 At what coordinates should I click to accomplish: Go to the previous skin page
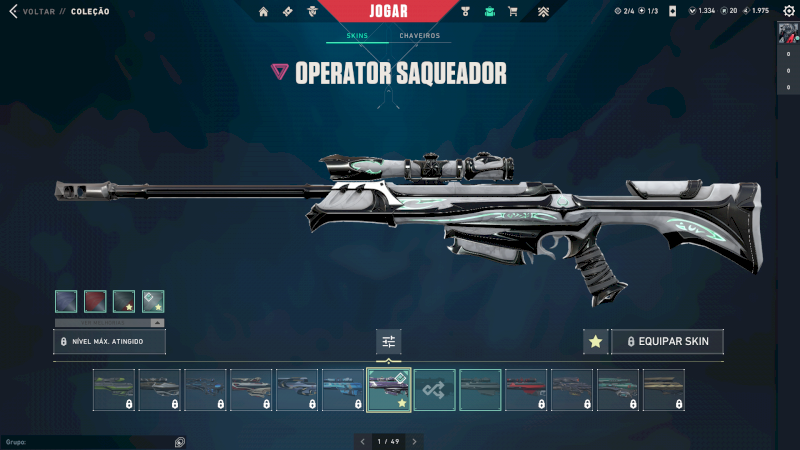coord(362,441)
